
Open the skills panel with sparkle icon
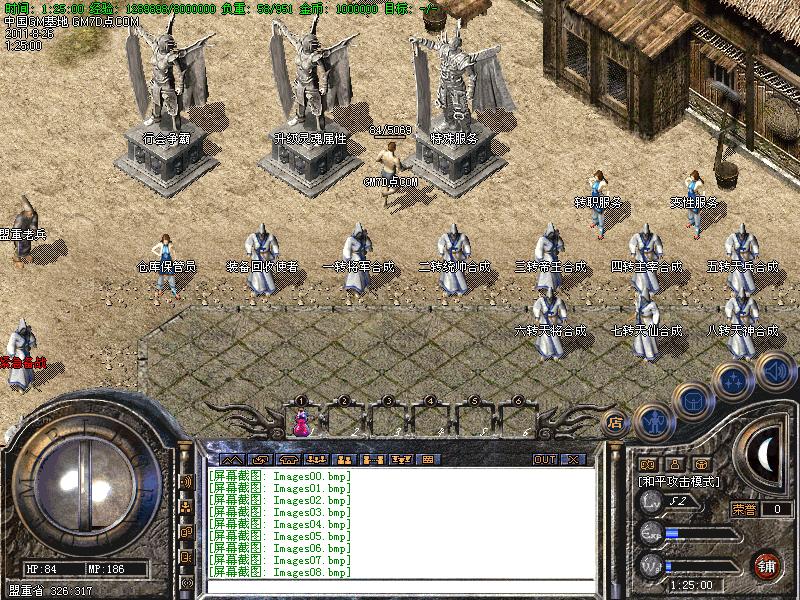coord(734,380)
